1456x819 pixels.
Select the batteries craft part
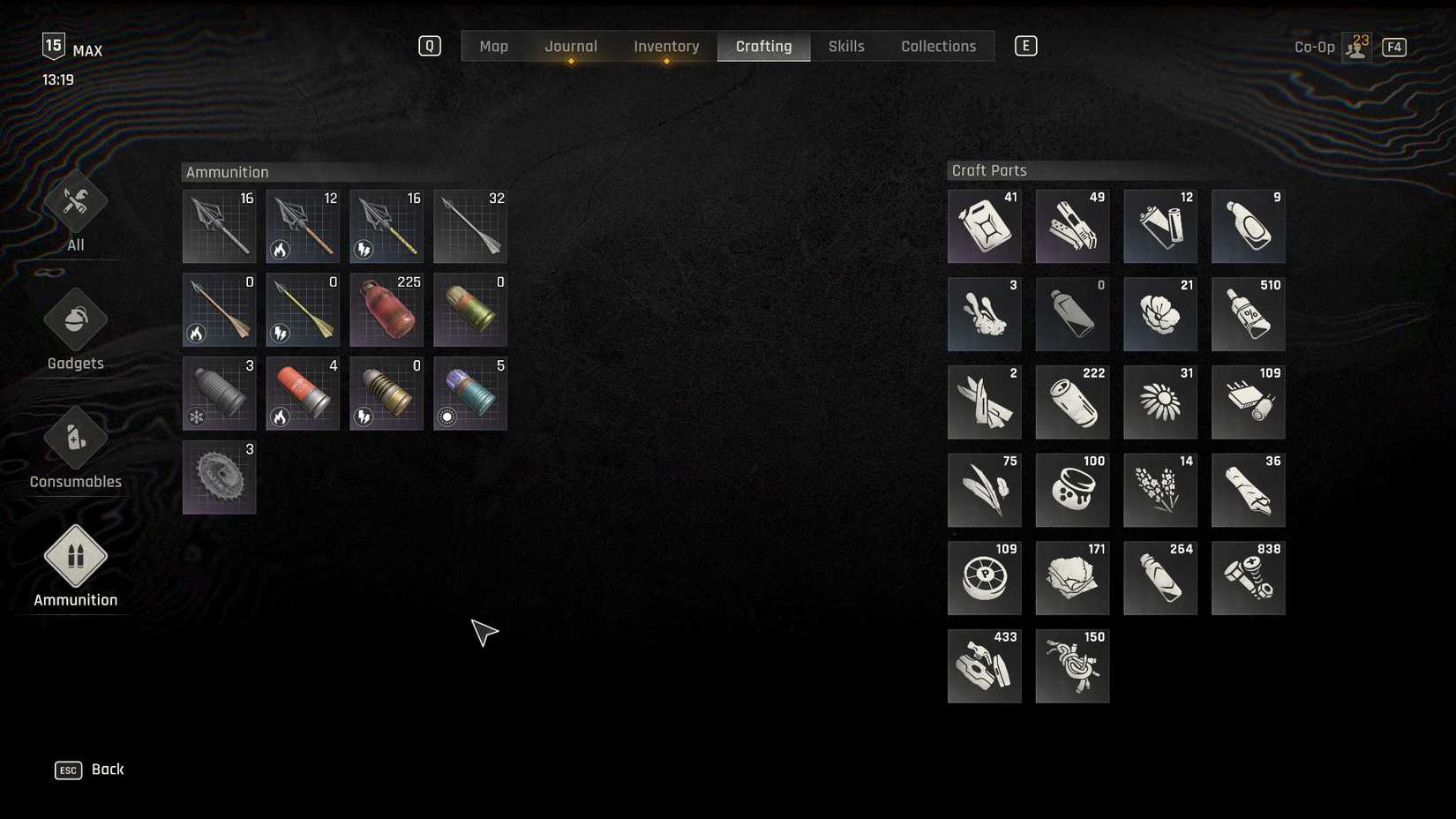1160,226
